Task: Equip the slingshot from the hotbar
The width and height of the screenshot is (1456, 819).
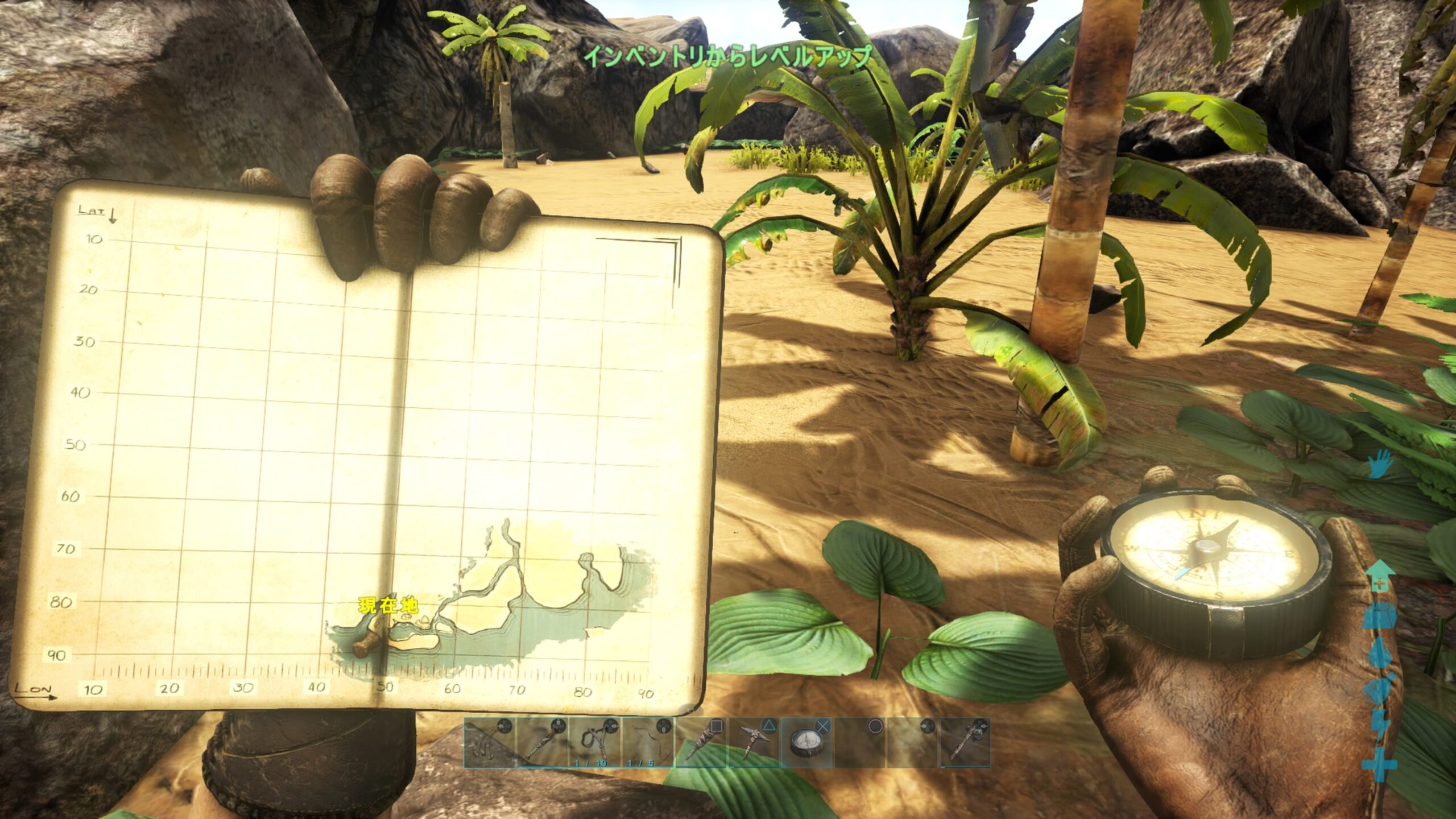Action: tap(595, 742)
